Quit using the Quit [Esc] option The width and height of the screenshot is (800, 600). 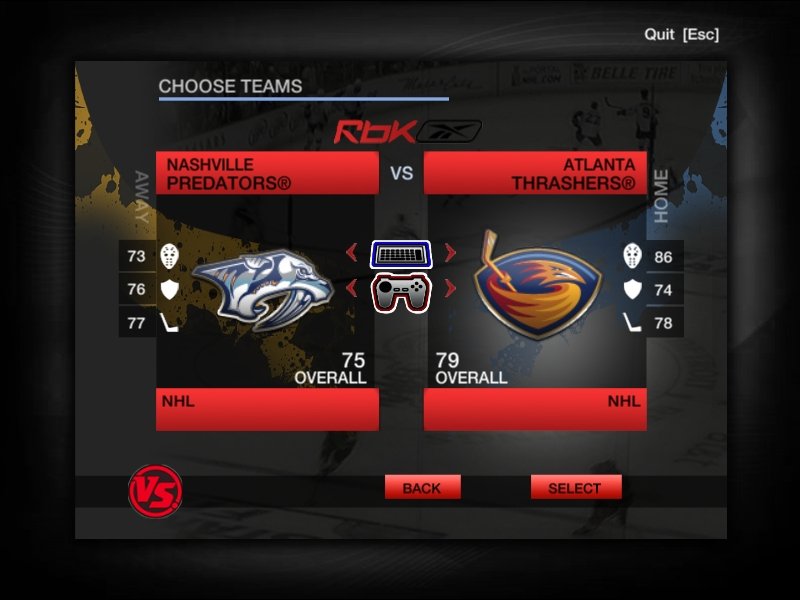tap(681, 34)
